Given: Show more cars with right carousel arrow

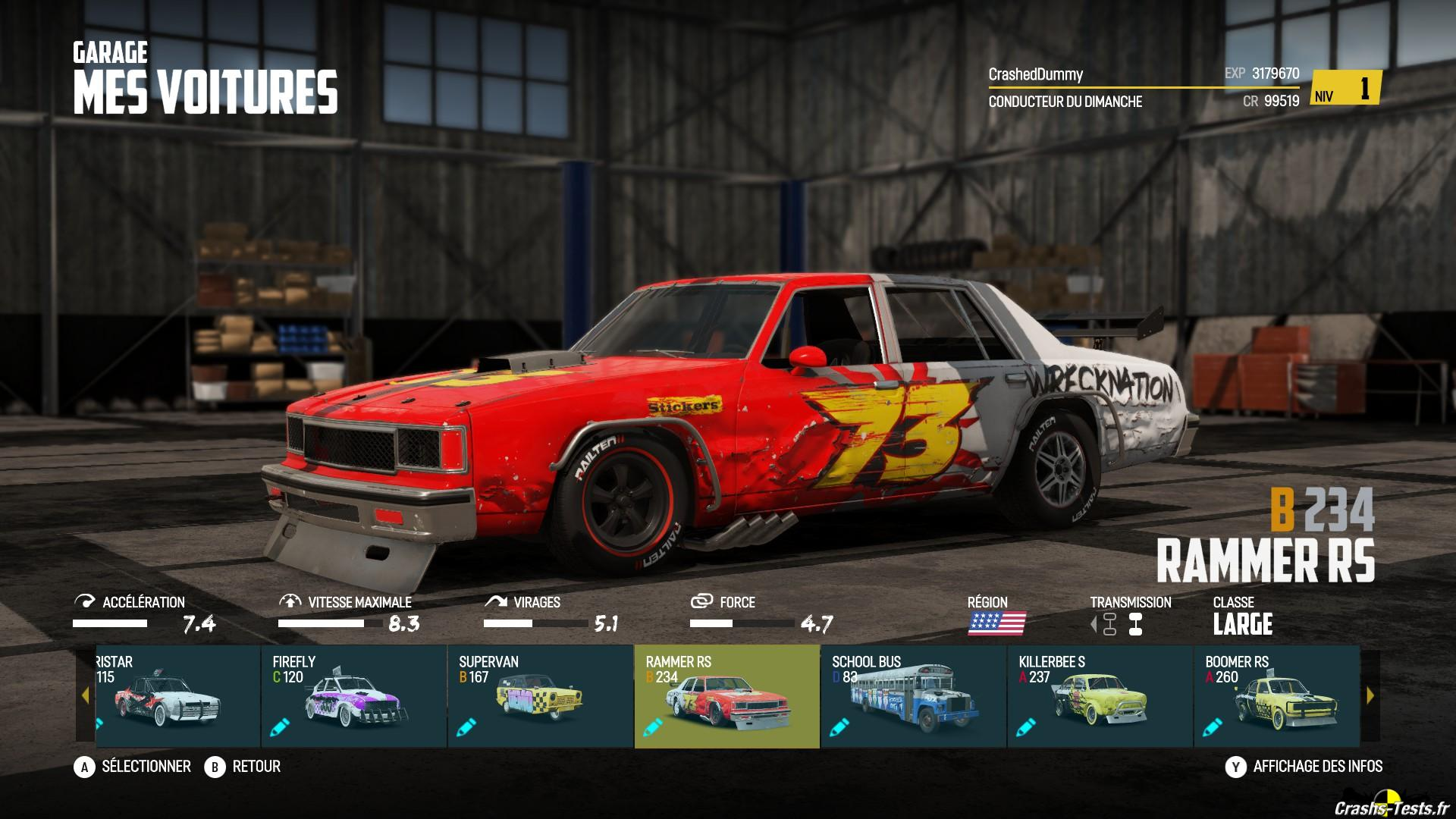Looking at the screenshot, I should (1370, 695).
